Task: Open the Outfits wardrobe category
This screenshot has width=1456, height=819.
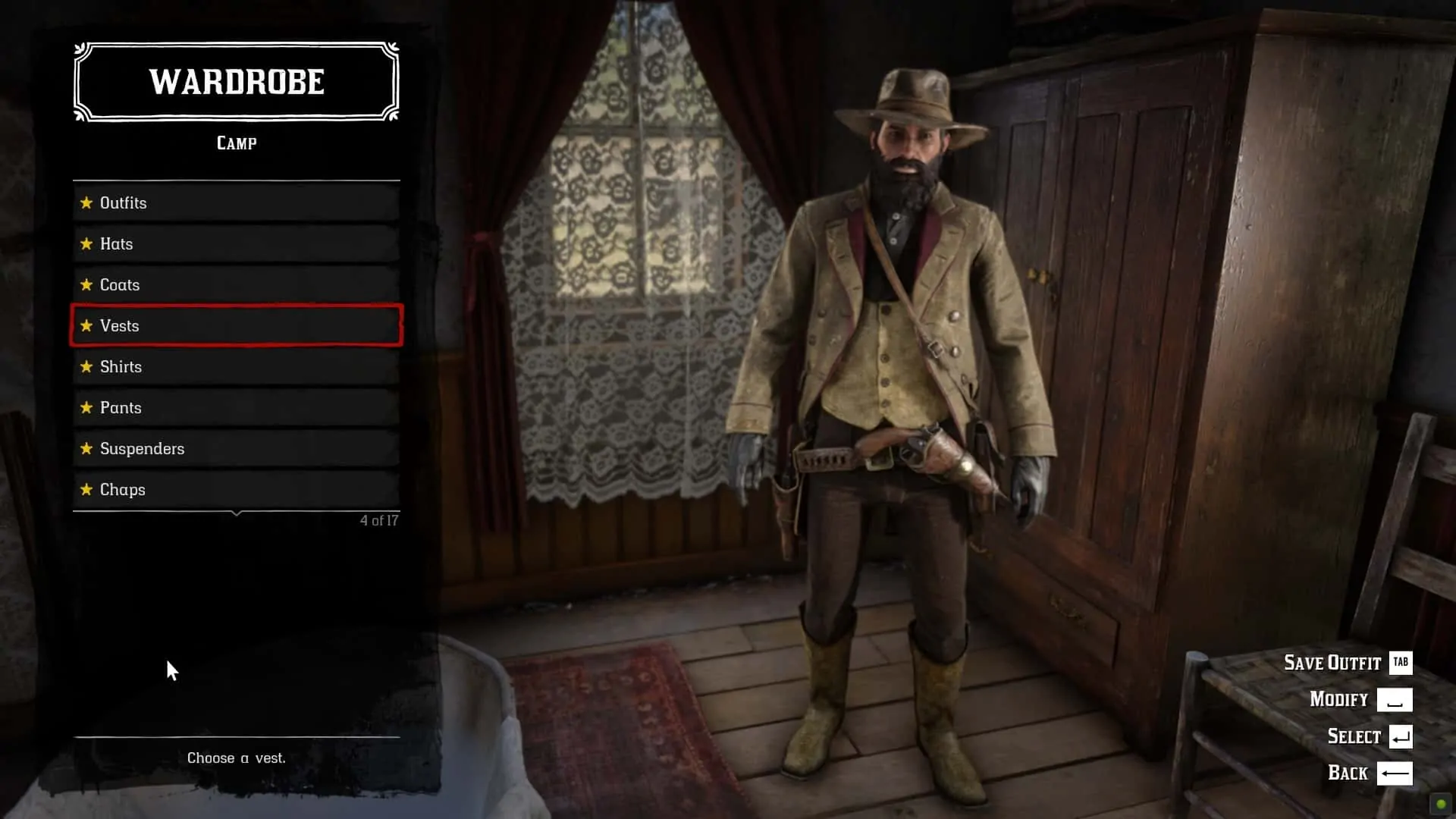Action: (x=236, y=203)
